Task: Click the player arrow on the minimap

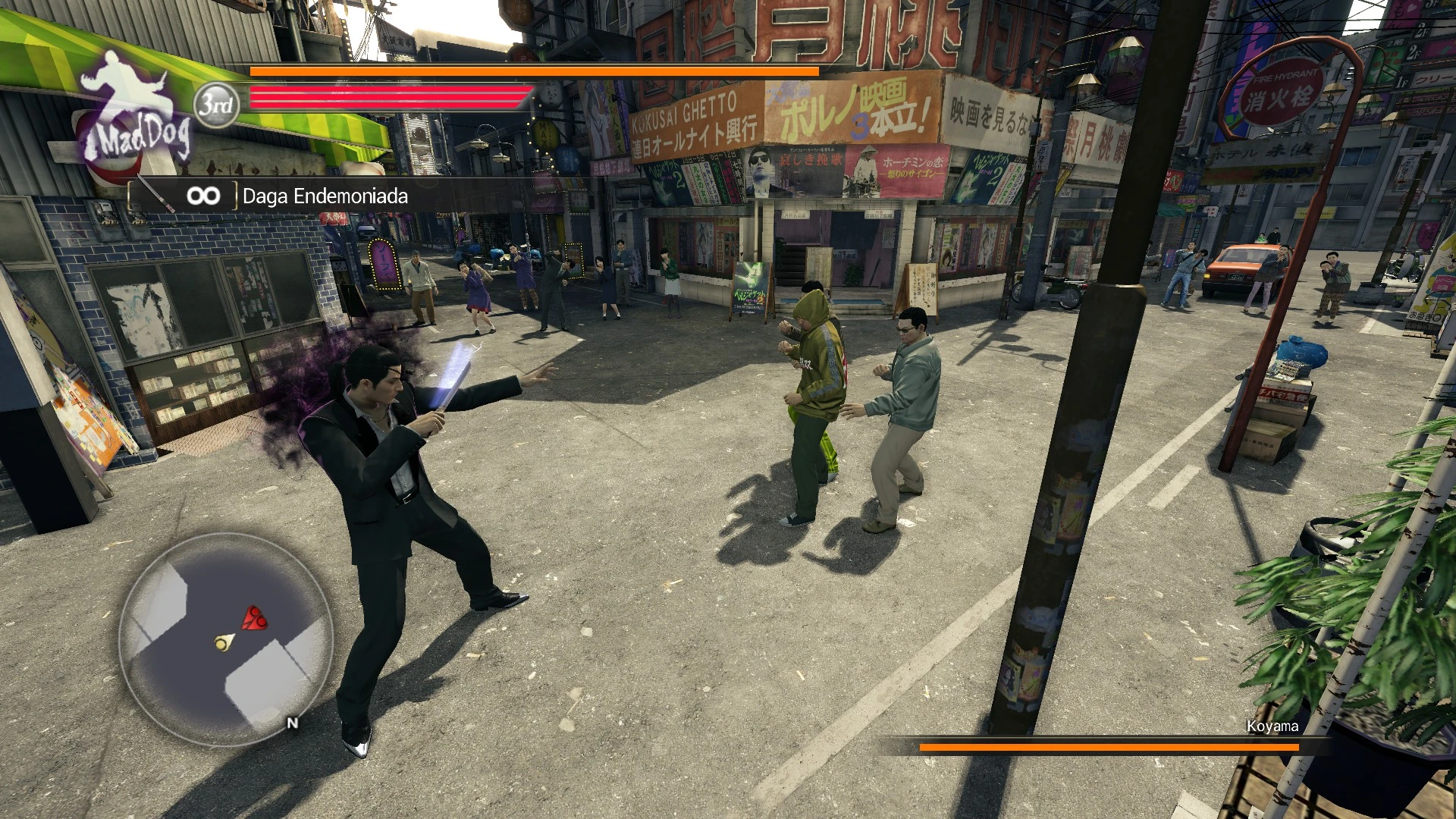Action: [224, 643]
